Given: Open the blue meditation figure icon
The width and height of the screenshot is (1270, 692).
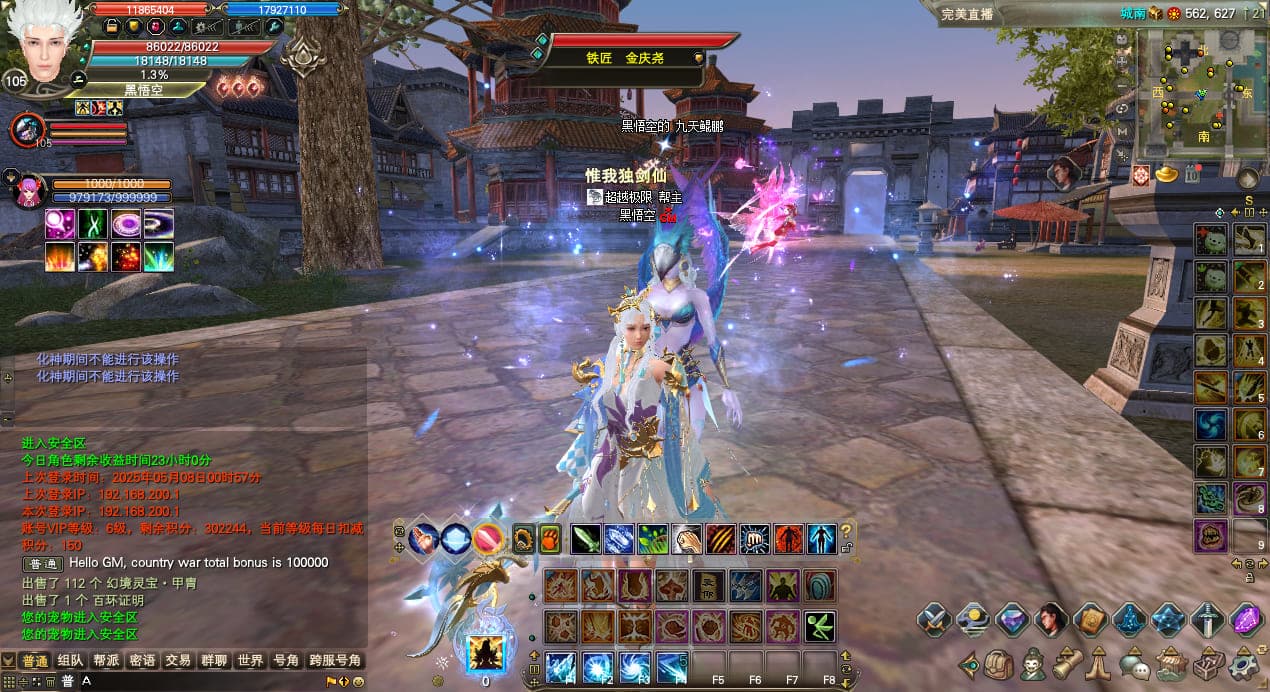Looking at the screenshot, I should coord(1129,621).
